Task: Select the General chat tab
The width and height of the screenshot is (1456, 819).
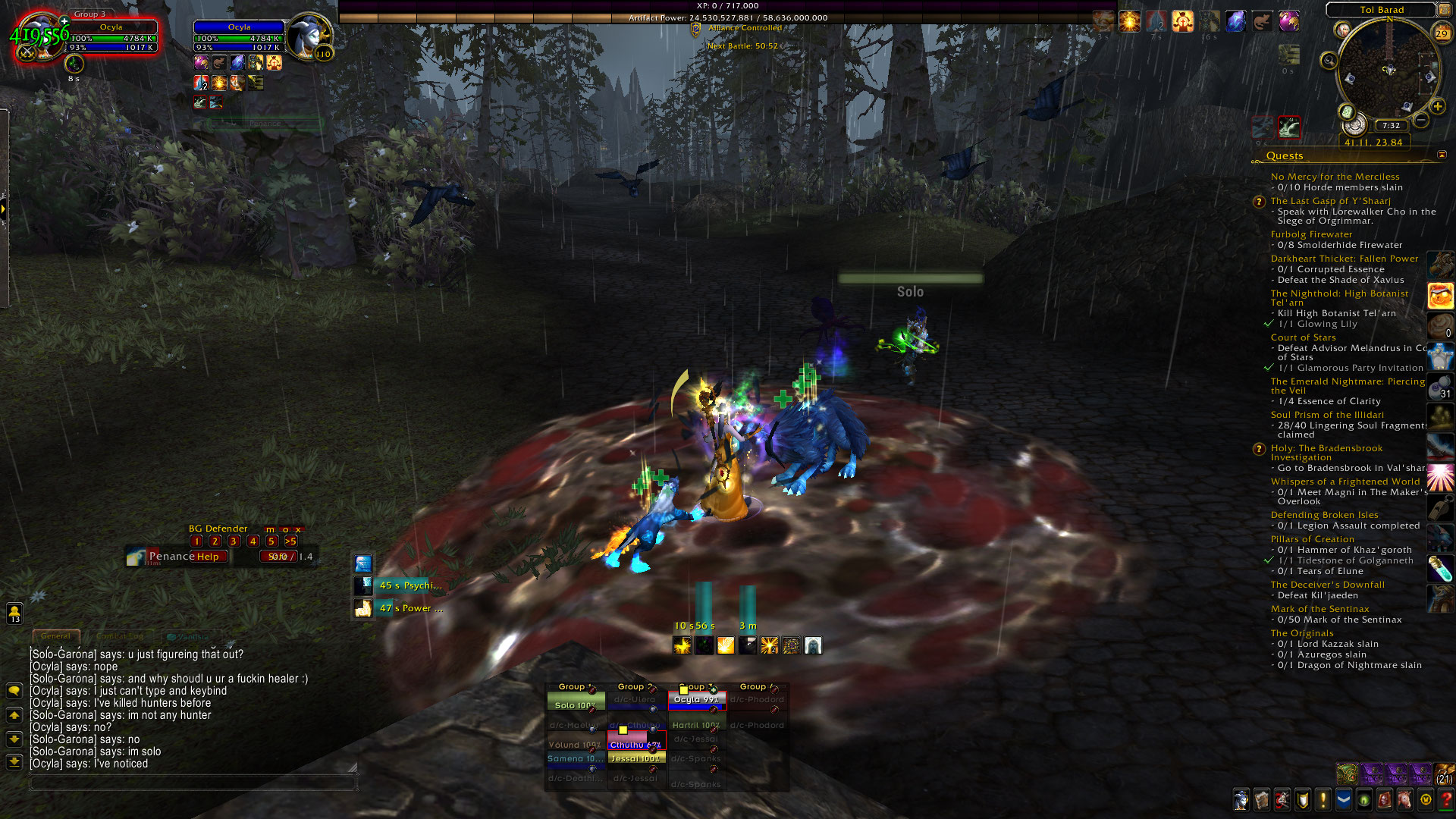Action: click(55, 636)
